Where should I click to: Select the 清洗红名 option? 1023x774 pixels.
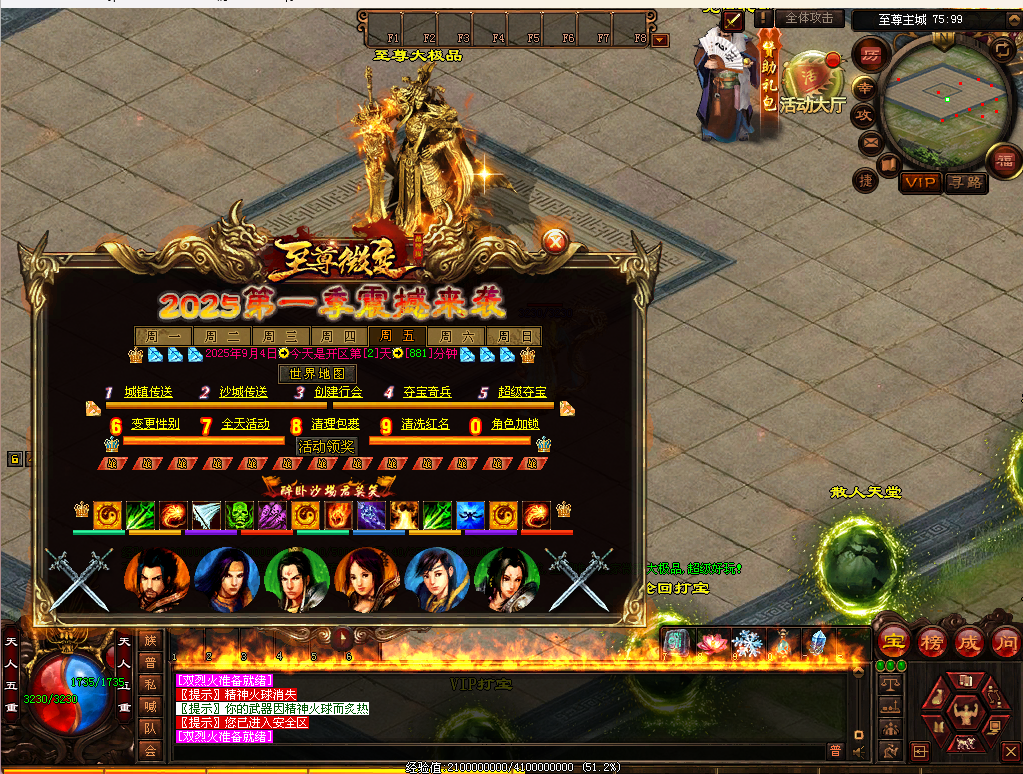[425, 424]
